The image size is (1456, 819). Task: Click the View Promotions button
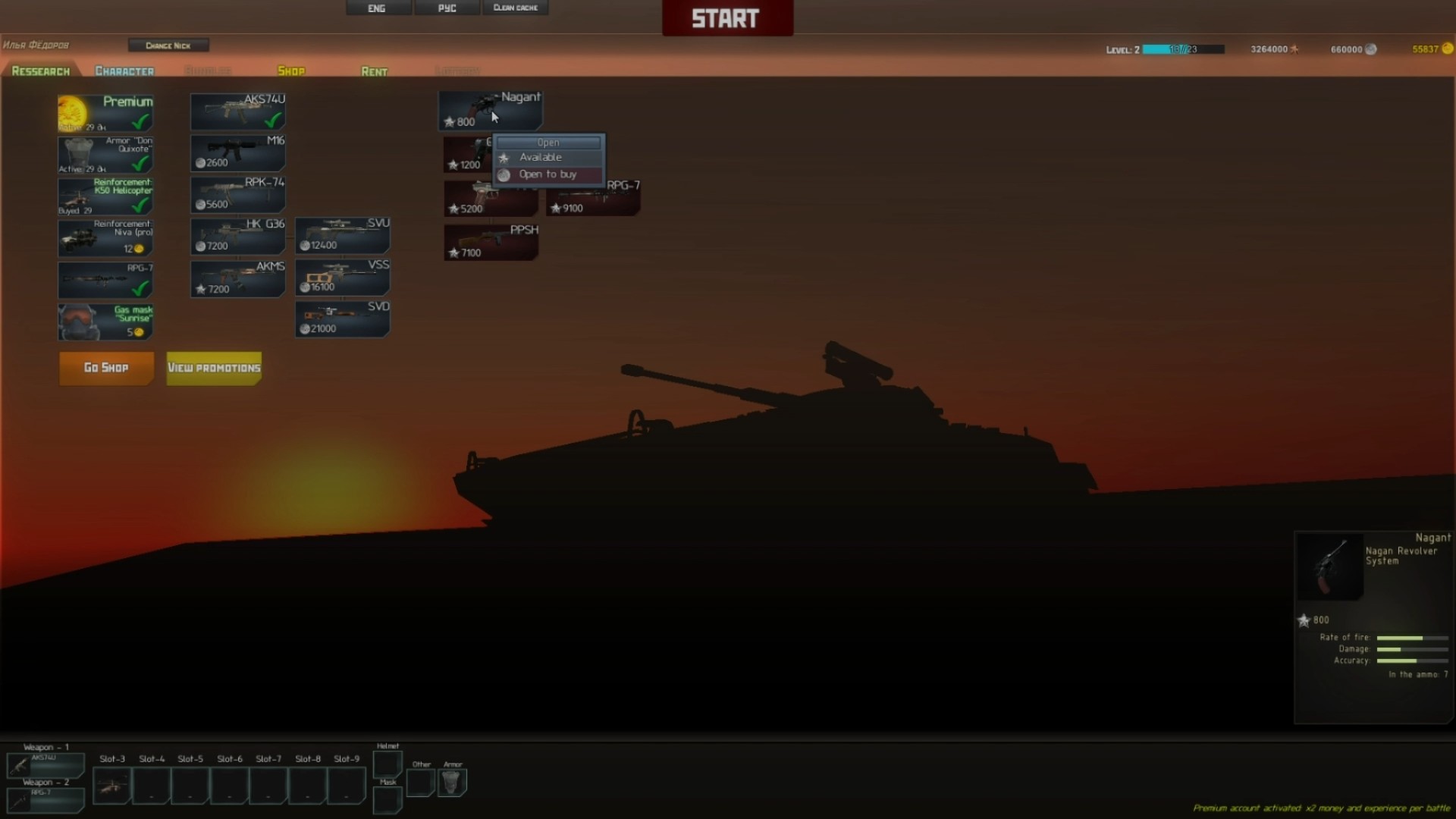tap(214, 368)
